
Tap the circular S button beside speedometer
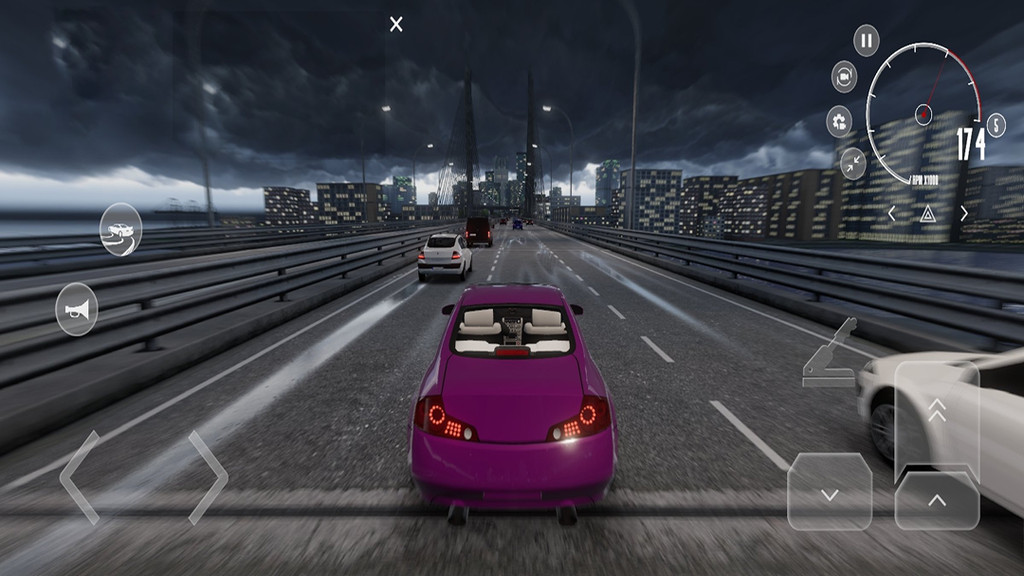point(995,125)
